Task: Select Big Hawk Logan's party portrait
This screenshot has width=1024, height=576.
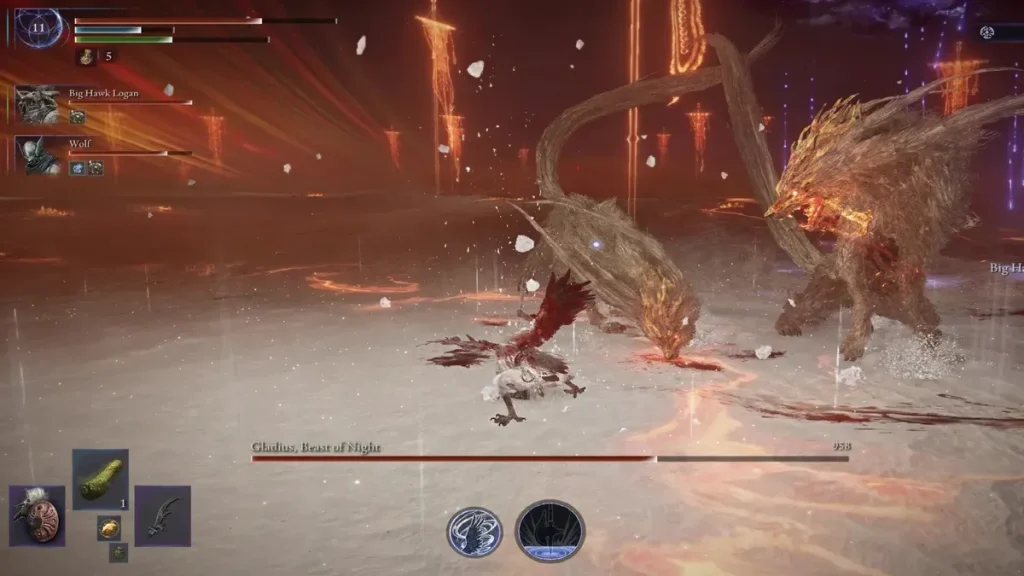Action: point(39,104)
